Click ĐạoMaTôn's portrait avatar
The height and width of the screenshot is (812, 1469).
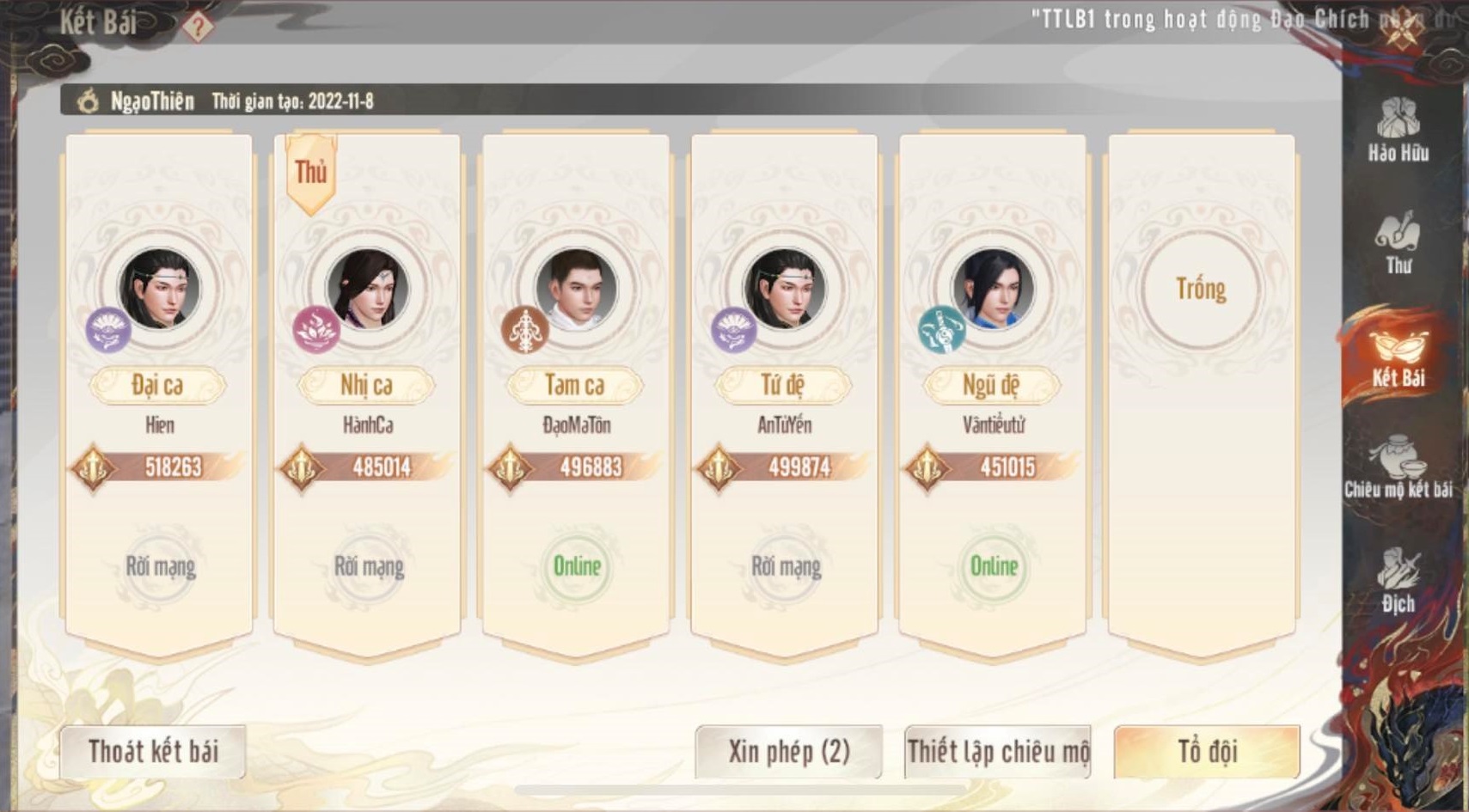(576, 290)
